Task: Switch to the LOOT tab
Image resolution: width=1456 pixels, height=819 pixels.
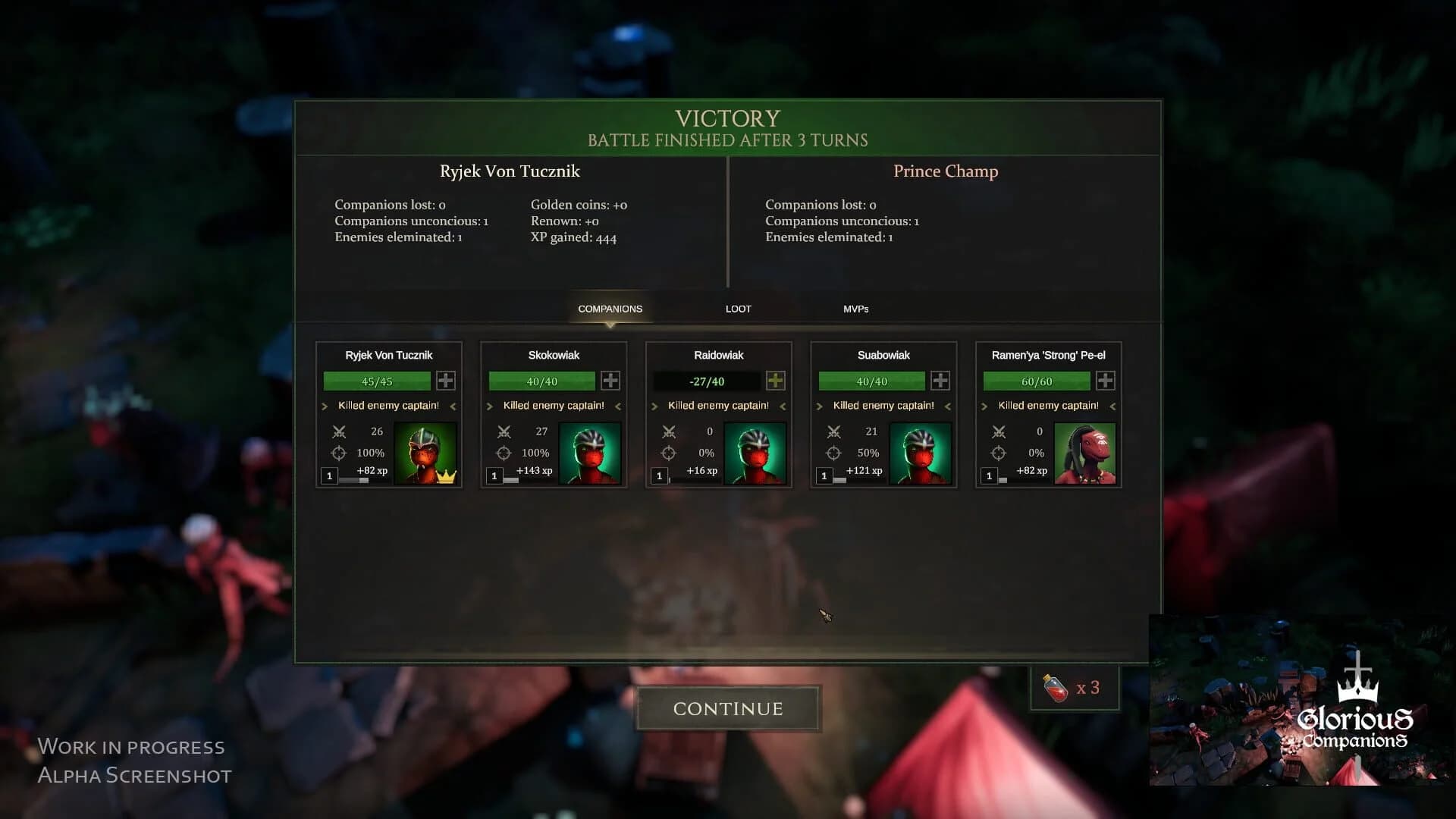Action: [737, 309]
